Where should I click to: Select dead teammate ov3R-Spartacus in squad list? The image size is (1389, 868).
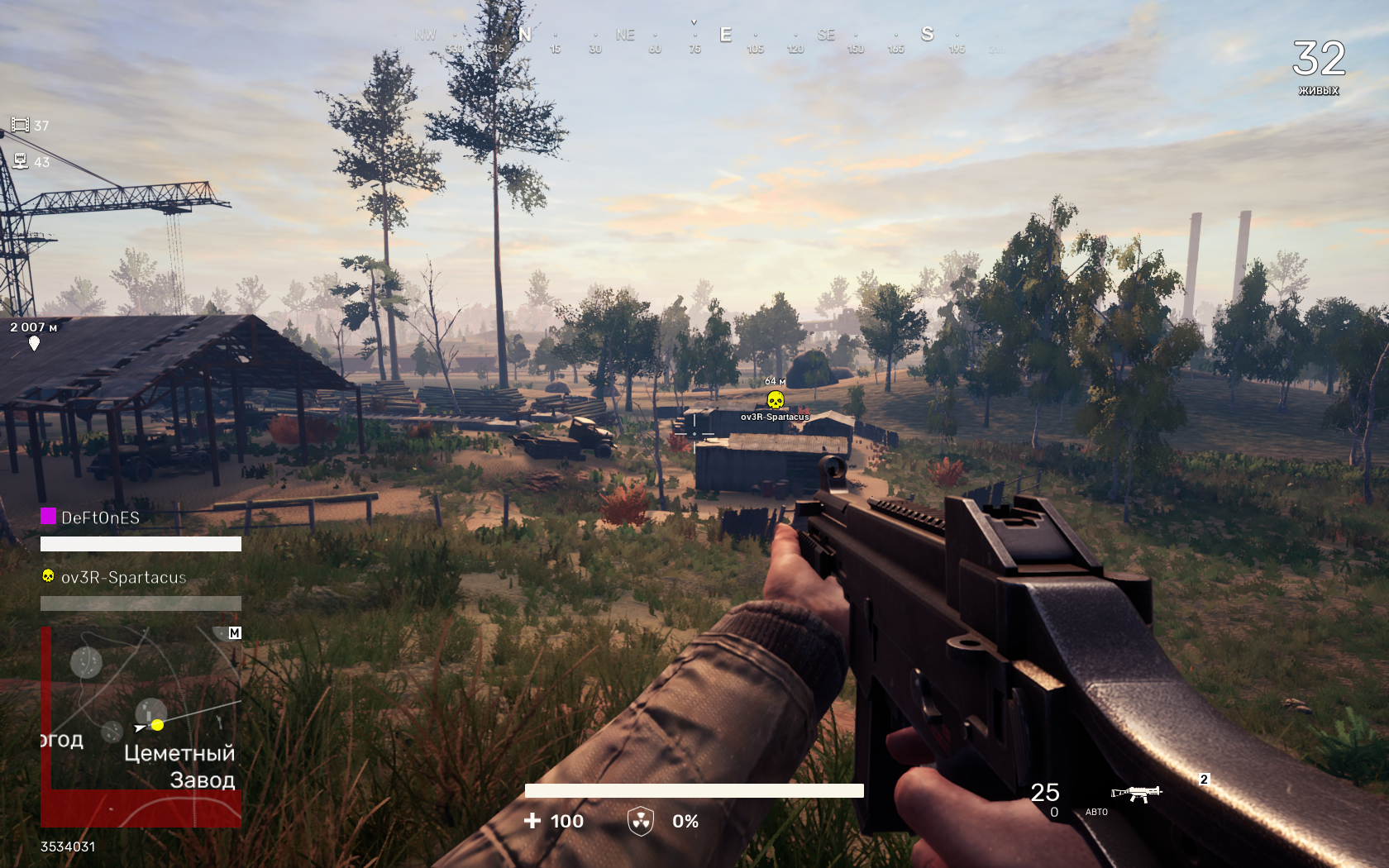tap(123, 577)
